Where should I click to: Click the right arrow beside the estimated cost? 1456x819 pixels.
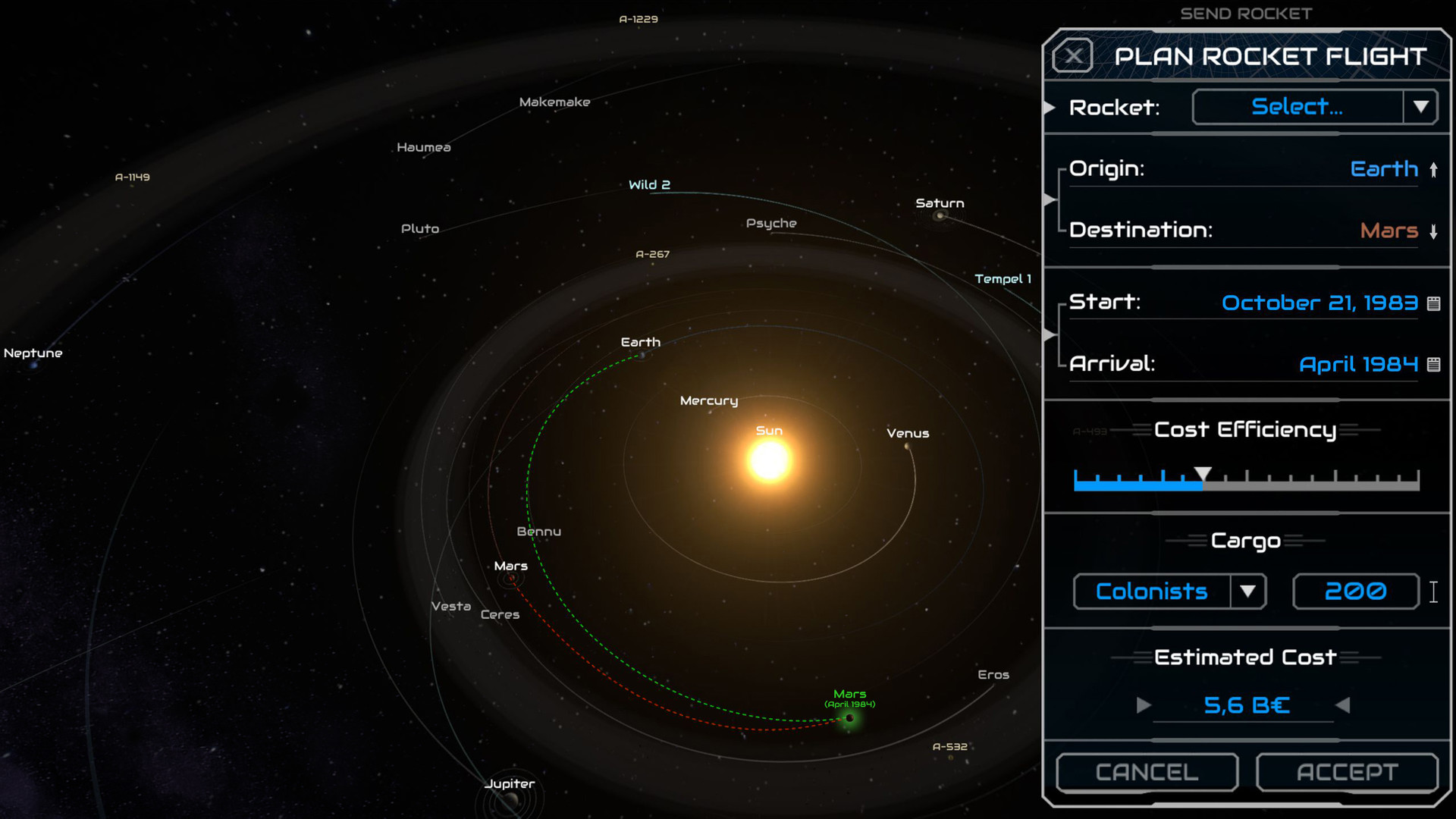(1144, 705)
